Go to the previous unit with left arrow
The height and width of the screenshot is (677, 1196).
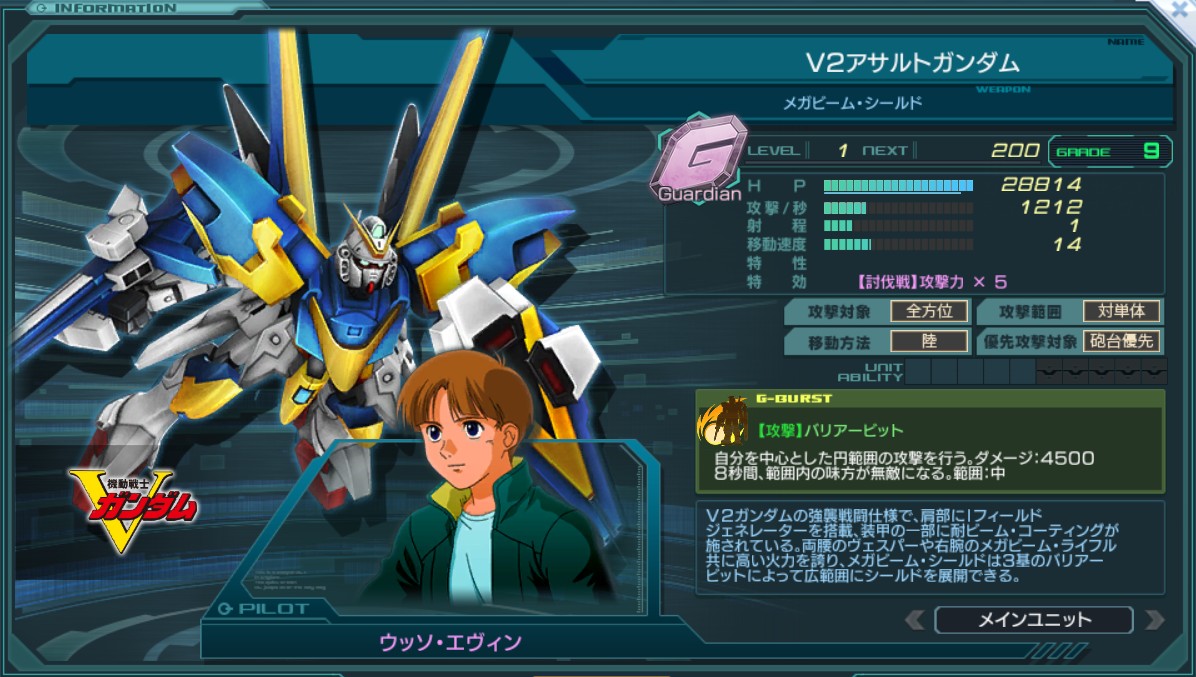[914, 620]
